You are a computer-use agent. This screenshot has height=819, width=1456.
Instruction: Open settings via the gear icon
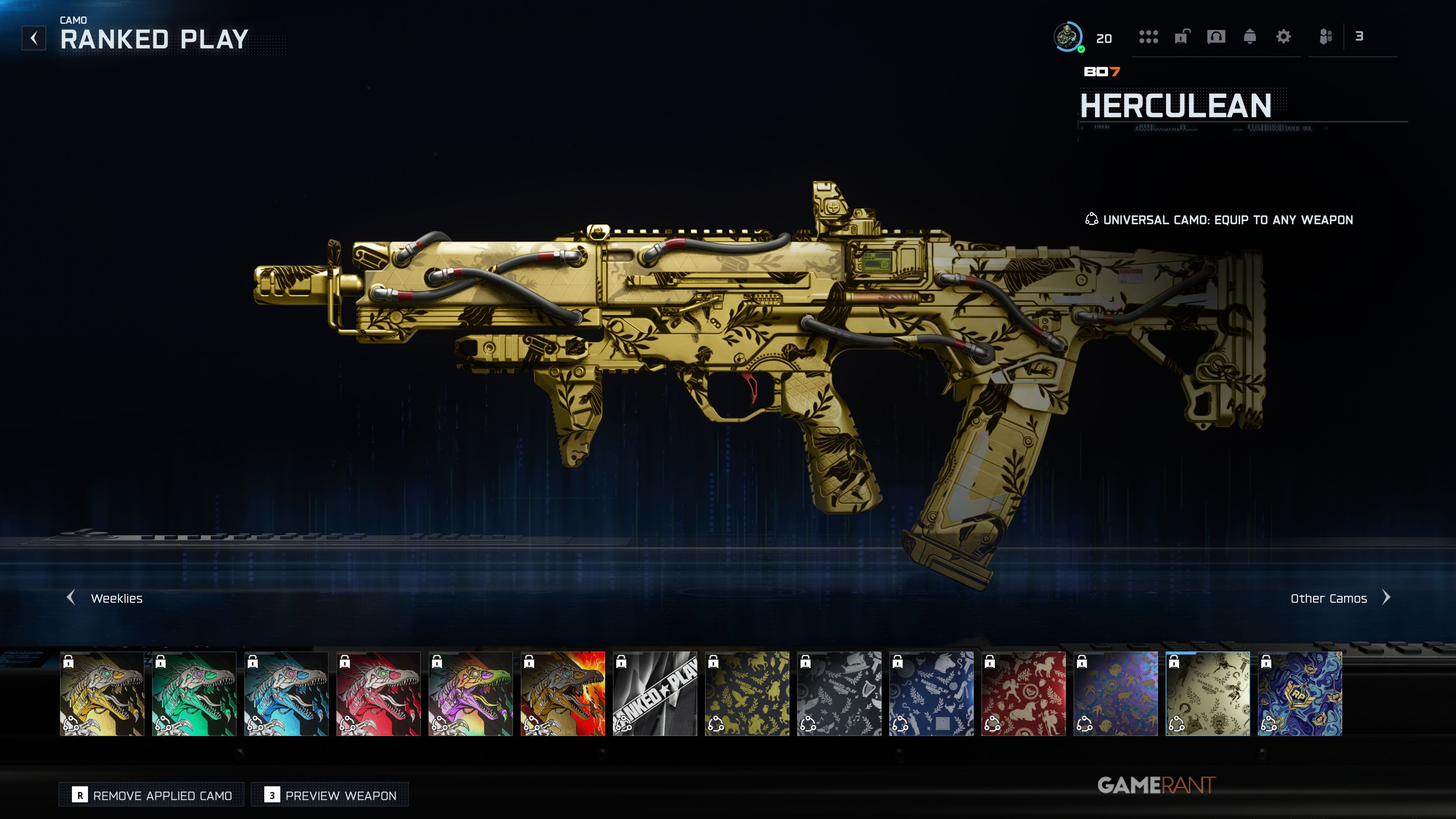1283,37
